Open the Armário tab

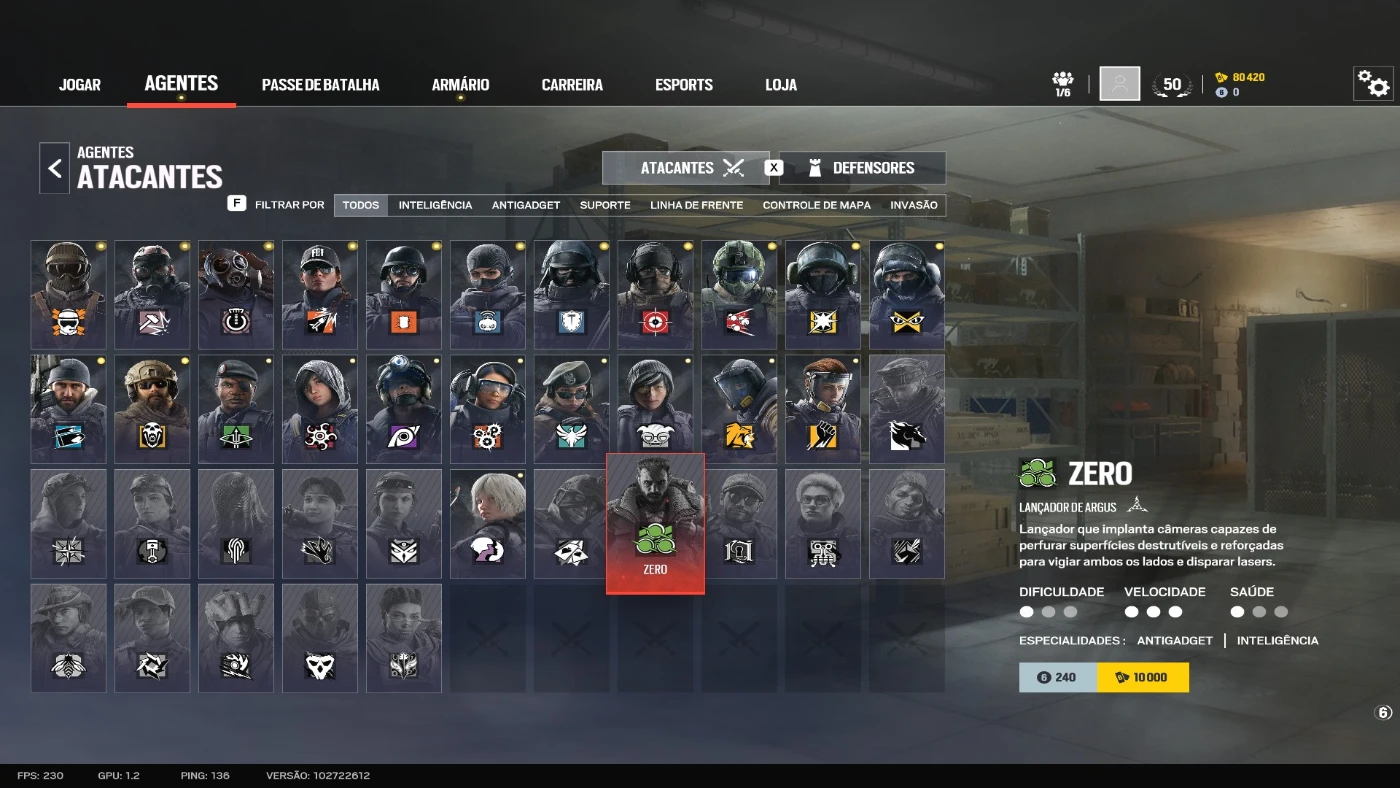(460, 85)
